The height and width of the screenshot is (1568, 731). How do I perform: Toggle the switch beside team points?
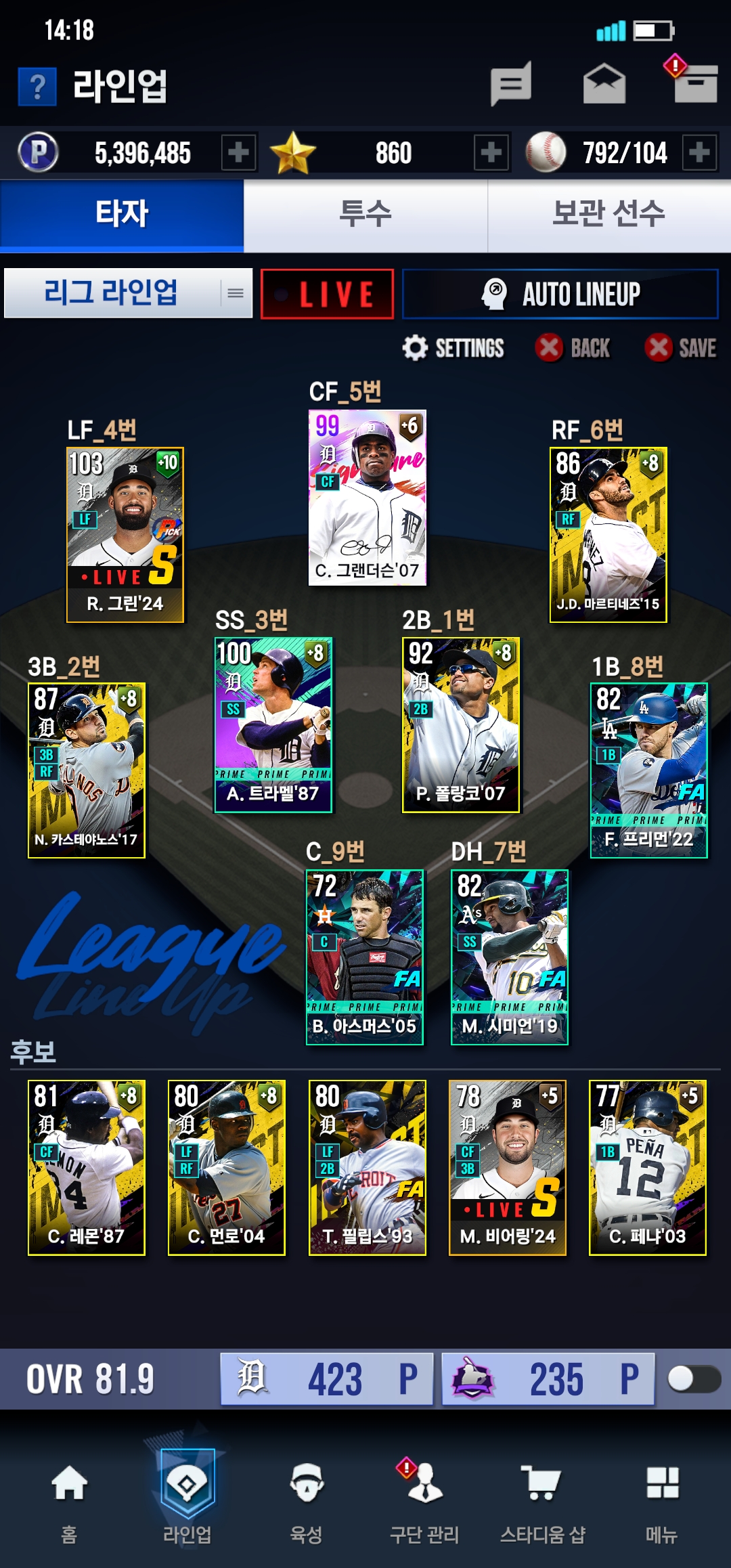pos(693,1378)
